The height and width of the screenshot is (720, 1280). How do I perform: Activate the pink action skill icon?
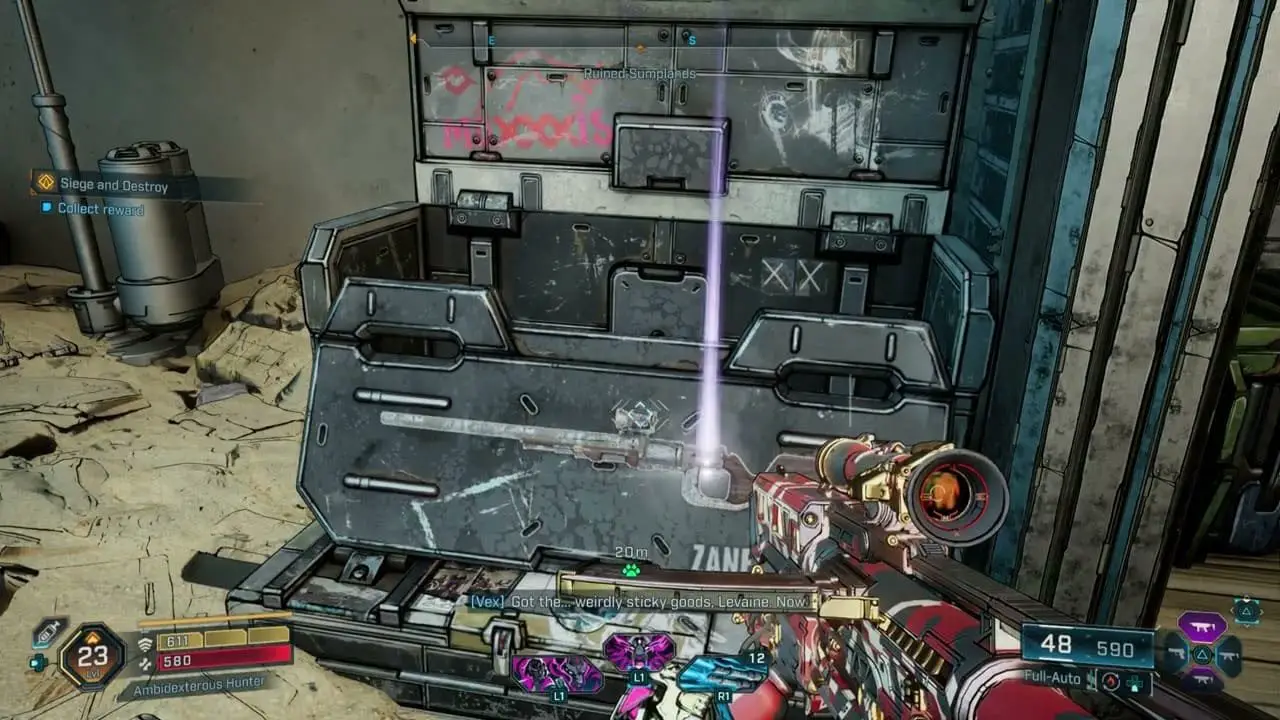[638, 652]
